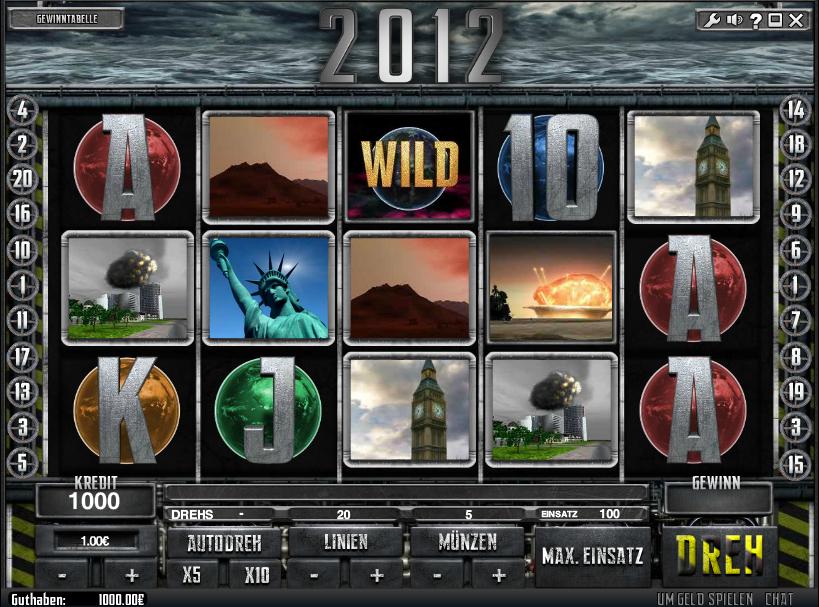Close the game with the X button
This screenshot has height=607, width=819.
coord(795,20)
